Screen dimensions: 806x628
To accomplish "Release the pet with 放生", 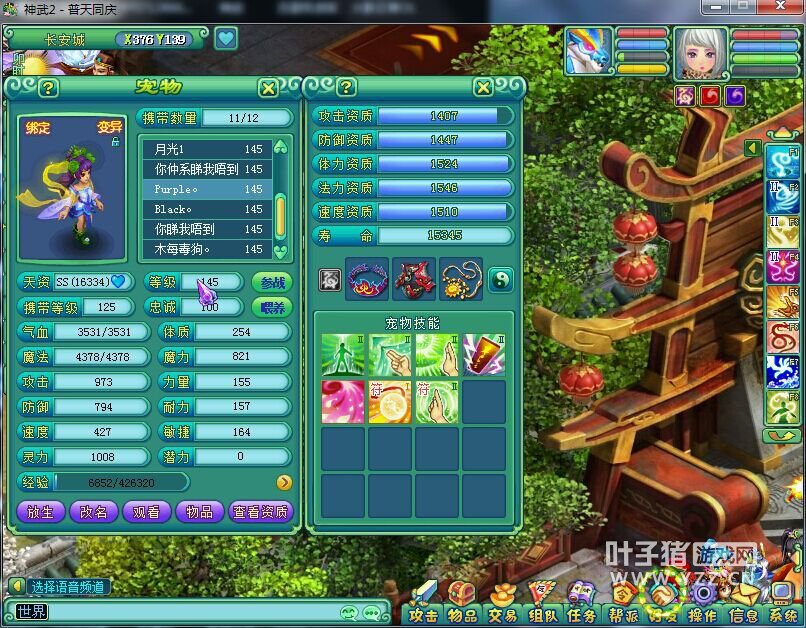I will tap(40, 511).
